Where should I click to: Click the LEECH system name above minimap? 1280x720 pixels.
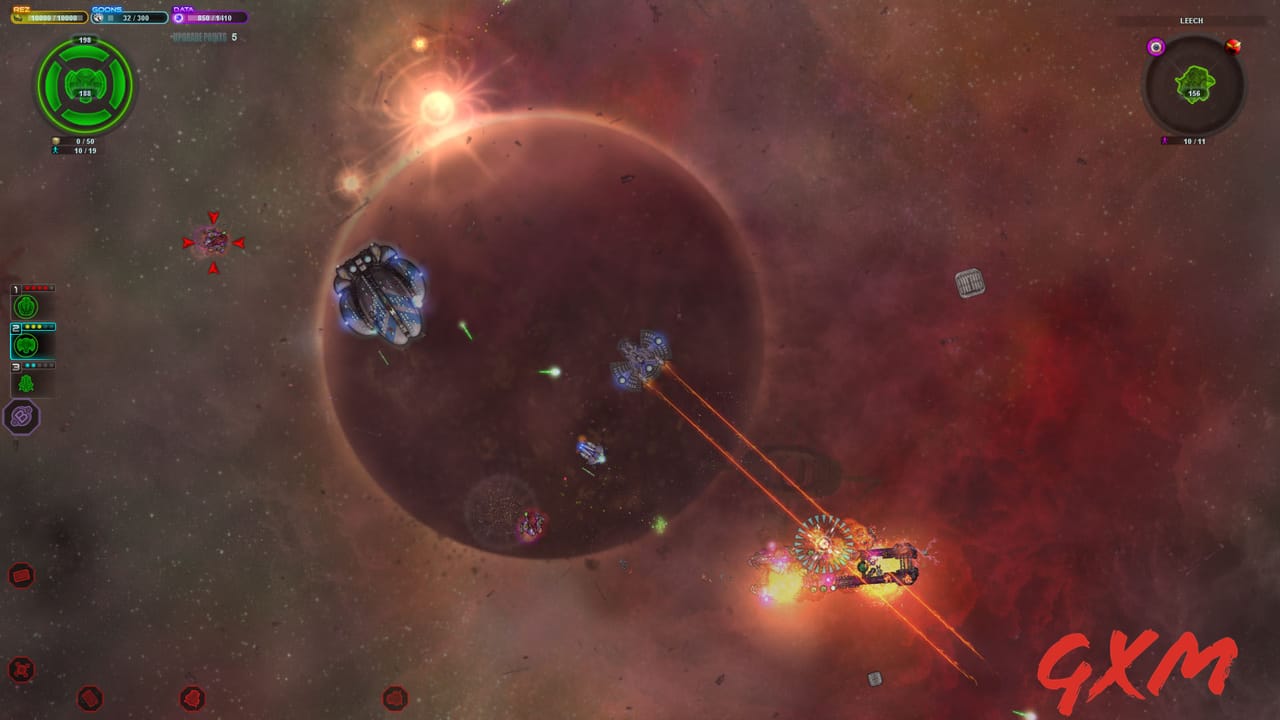click(x=1191, y=20)
